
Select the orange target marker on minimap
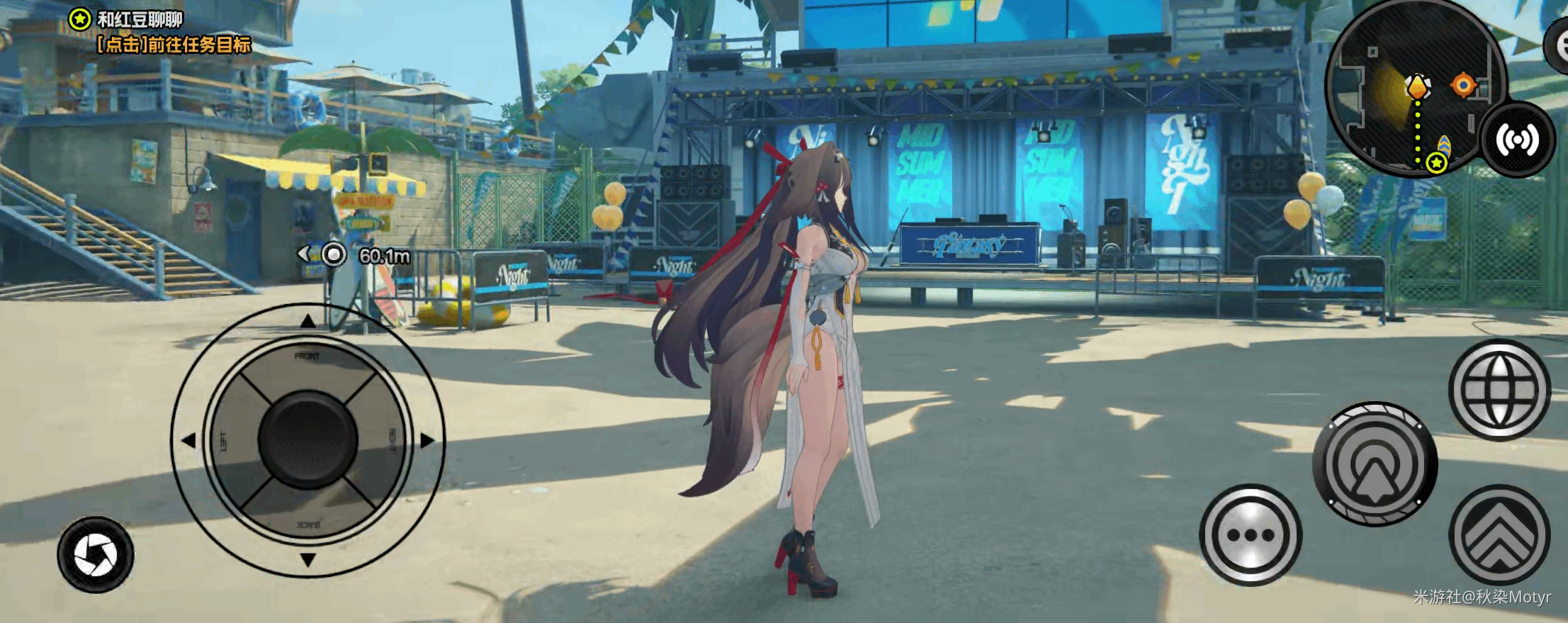[x=1462, y=86]
